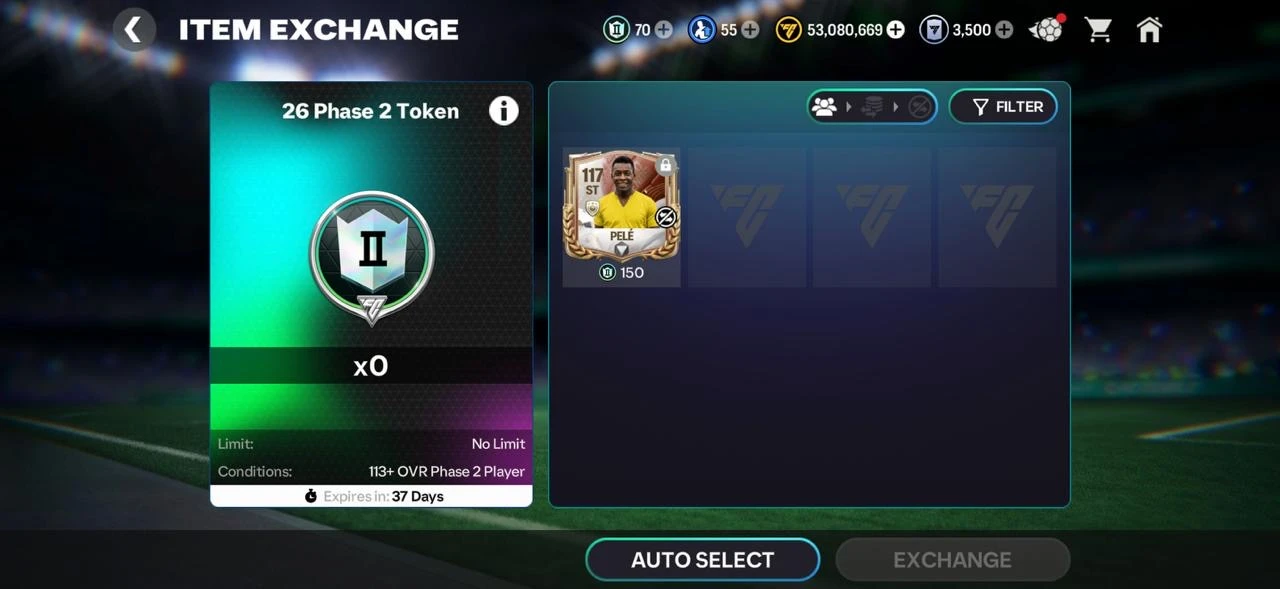Add more blue player tokens
1280x589 pixels.
click(750, 30)
